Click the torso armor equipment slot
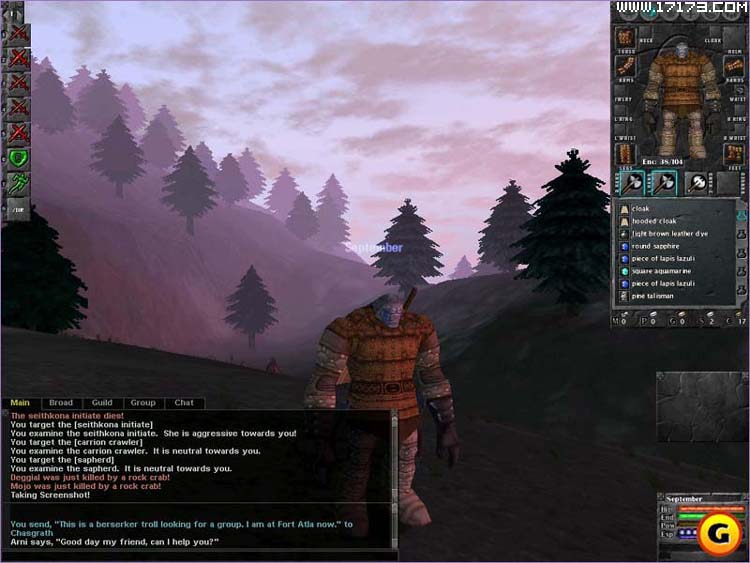This screenshot has width=750, height=563. (x=625, y=38)
